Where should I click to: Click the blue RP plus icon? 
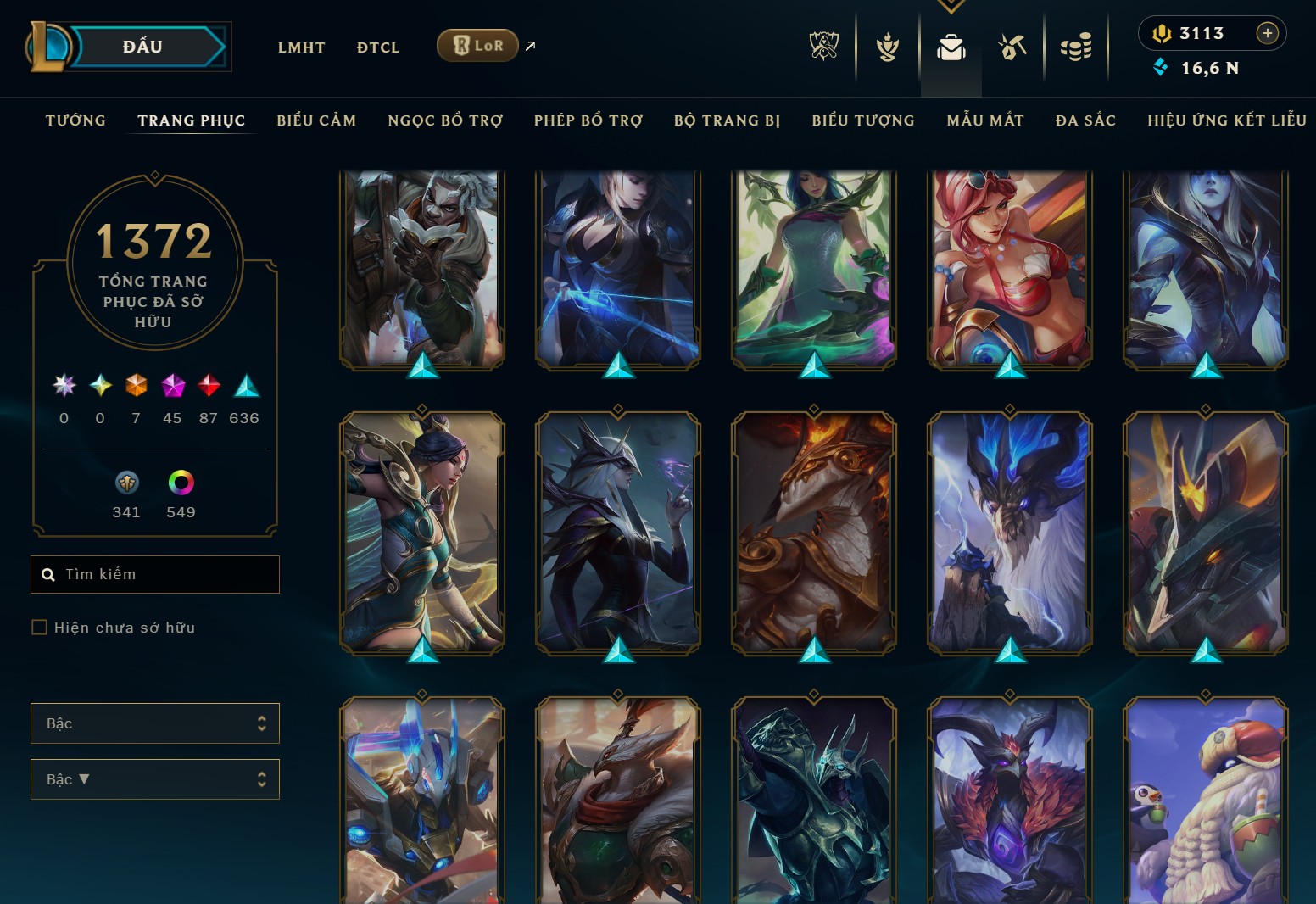(x=1269, y=34)
